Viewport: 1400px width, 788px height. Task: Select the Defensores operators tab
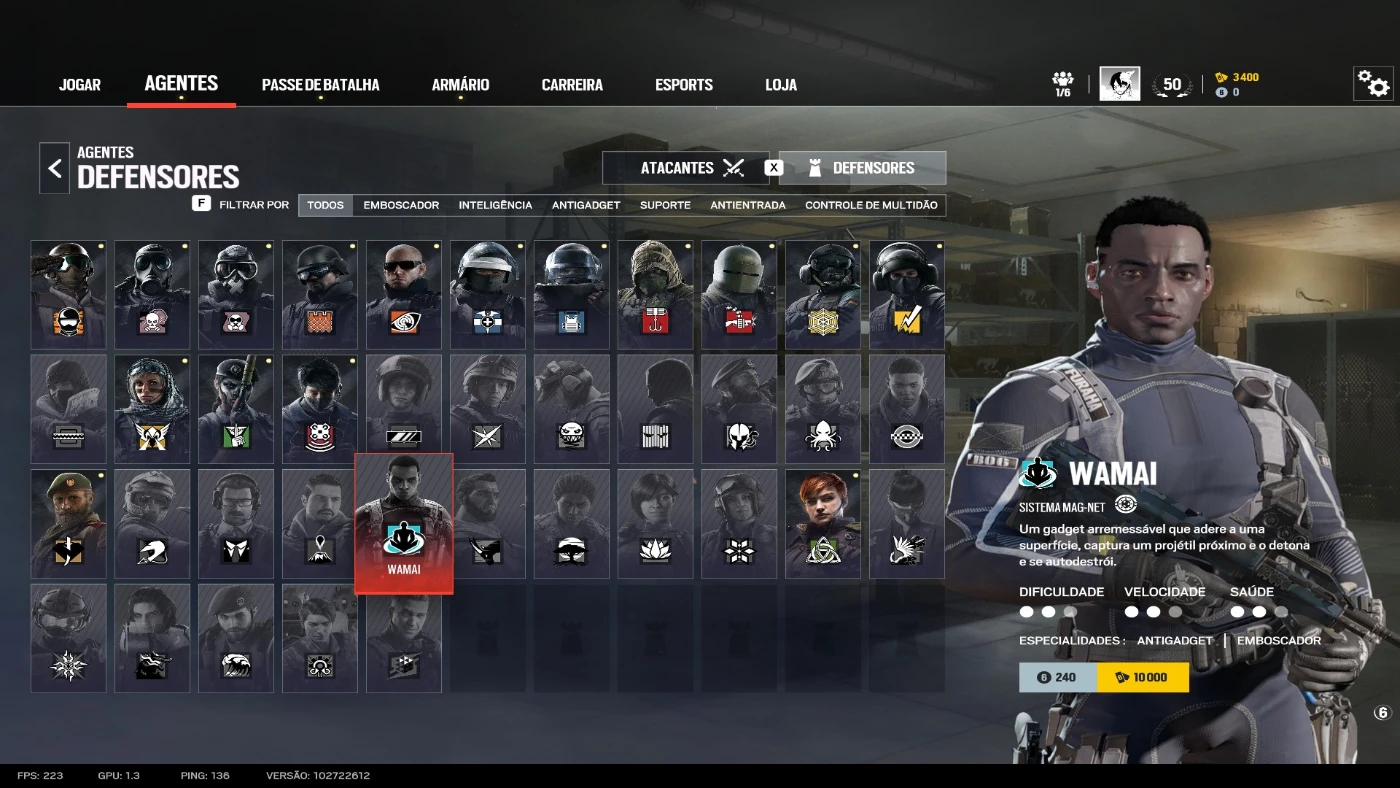(x=862, y=168)
